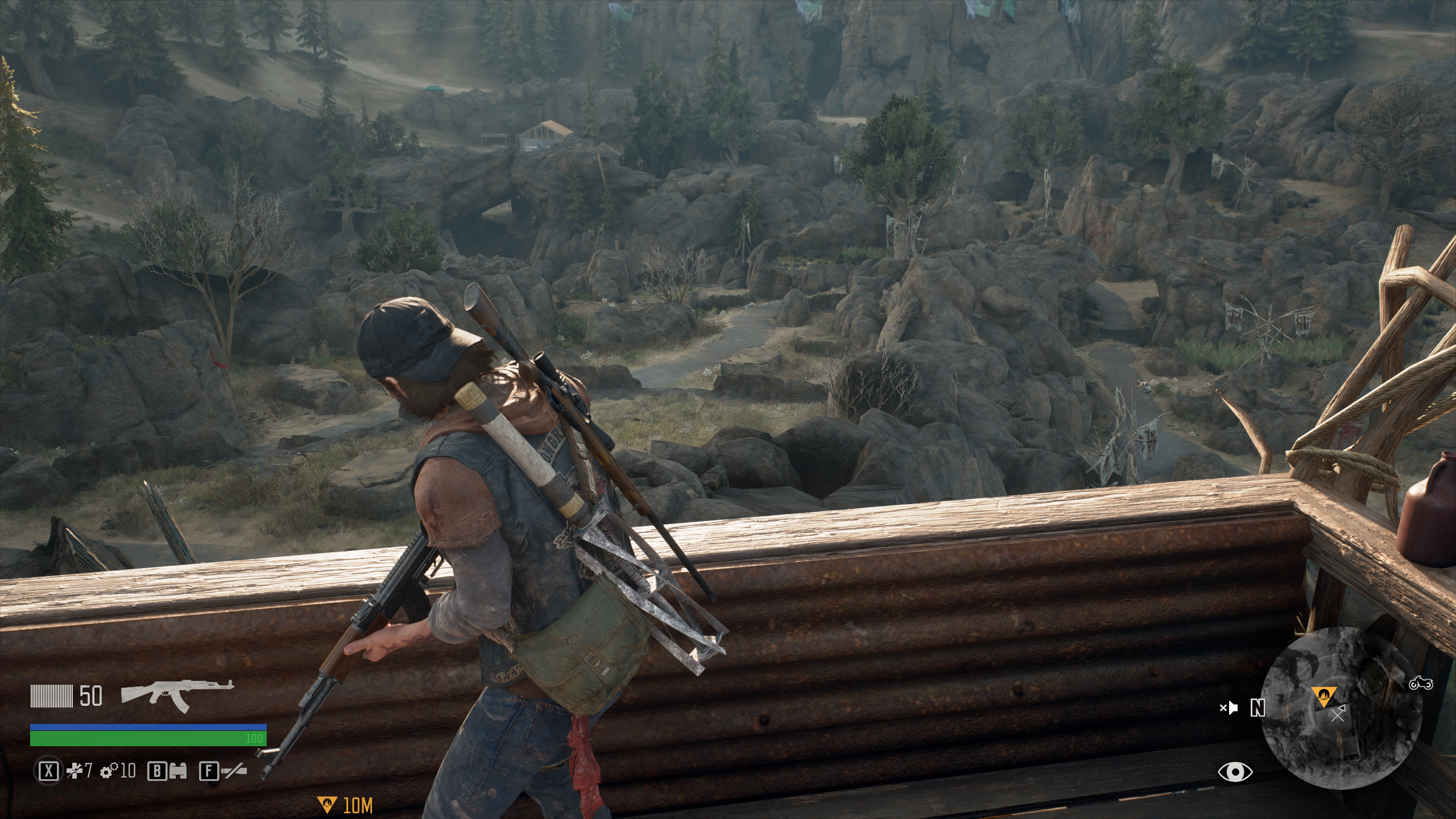
Task: Click the 10M objective distance tracker
Action: pos(345,805)
